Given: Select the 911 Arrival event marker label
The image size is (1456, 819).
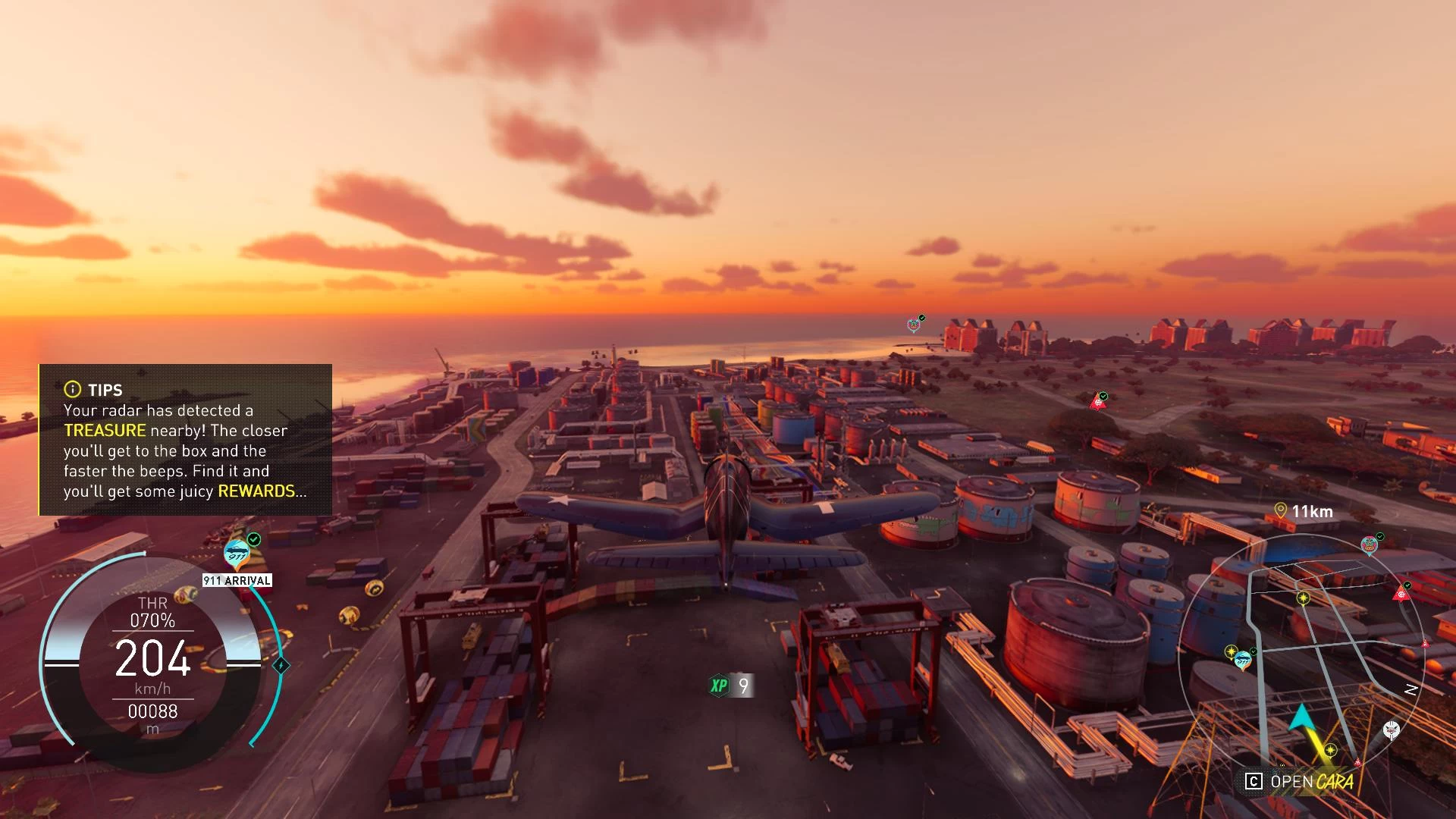Looking at the screenshot, I should click(x=237, y=580).
